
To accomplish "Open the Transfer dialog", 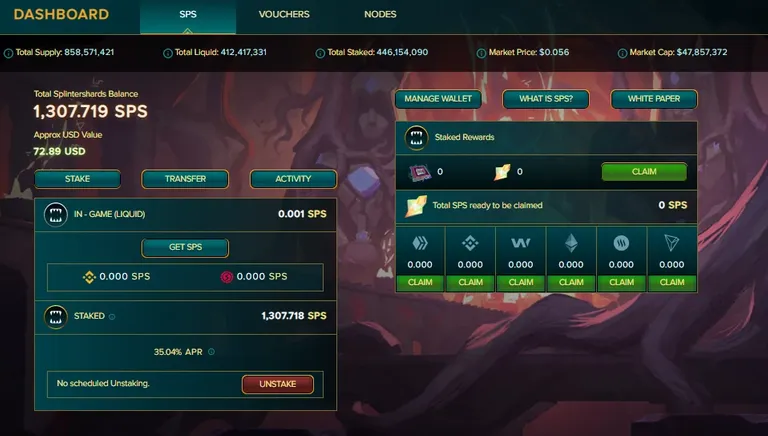I will click(185, 179).
